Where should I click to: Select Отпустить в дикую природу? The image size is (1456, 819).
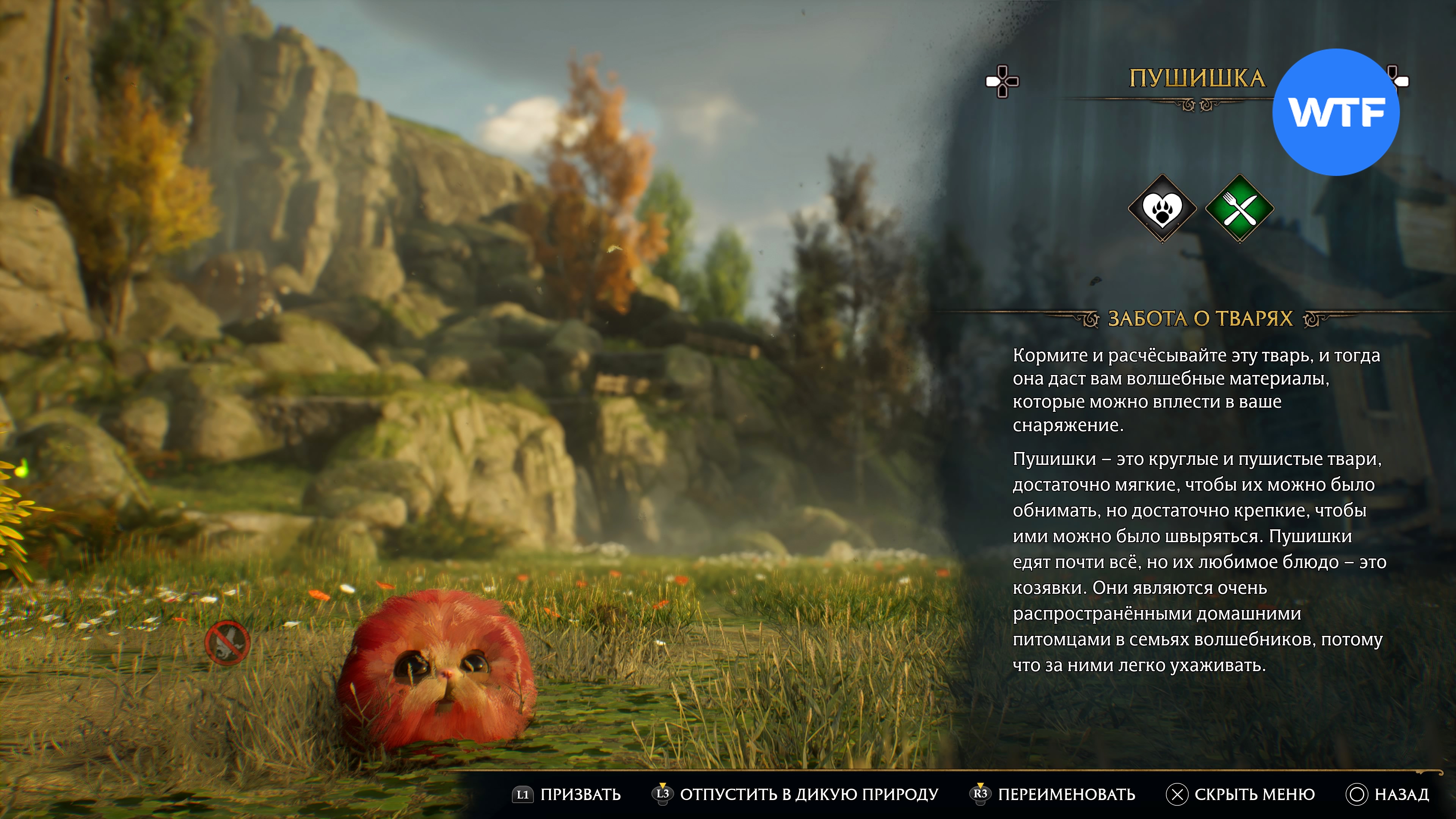click(x=796, y=794)
